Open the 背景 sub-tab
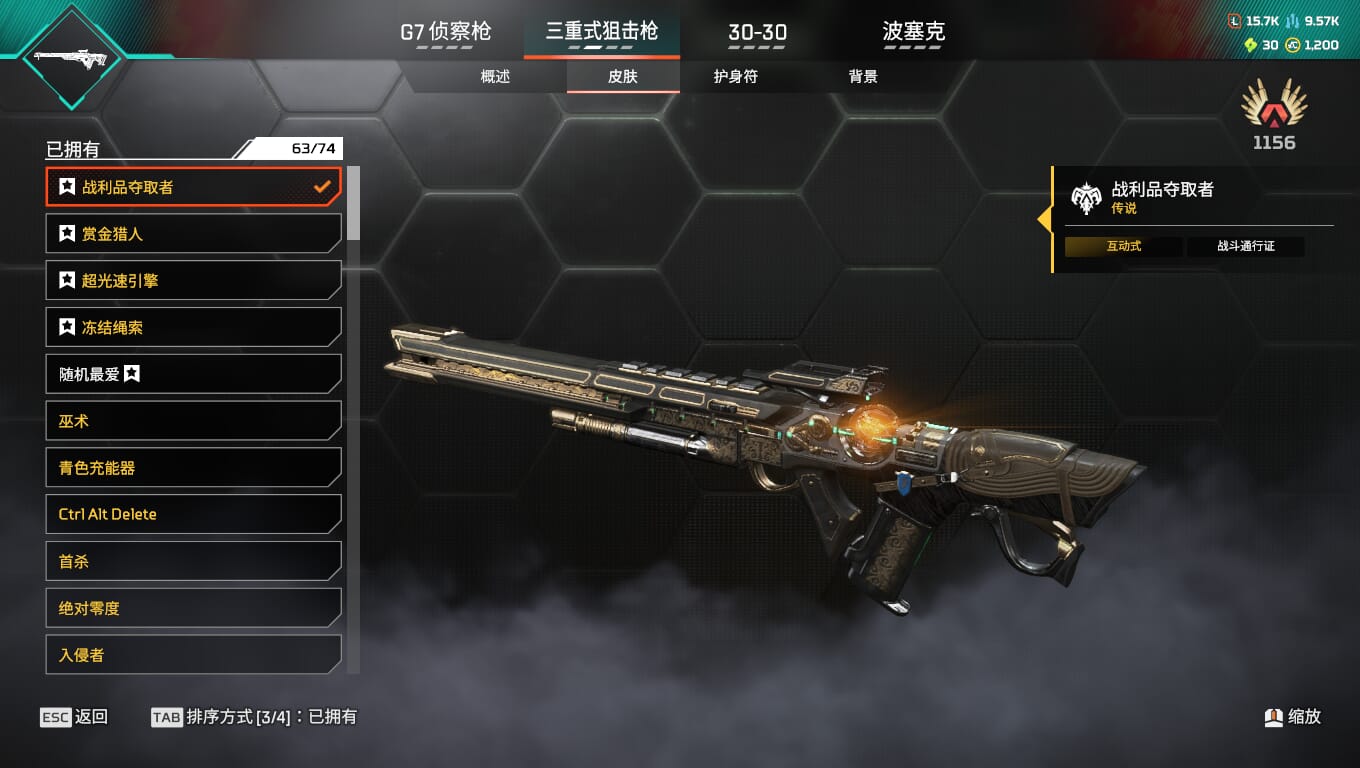The image size is (1360, 768). pos(862,77)
